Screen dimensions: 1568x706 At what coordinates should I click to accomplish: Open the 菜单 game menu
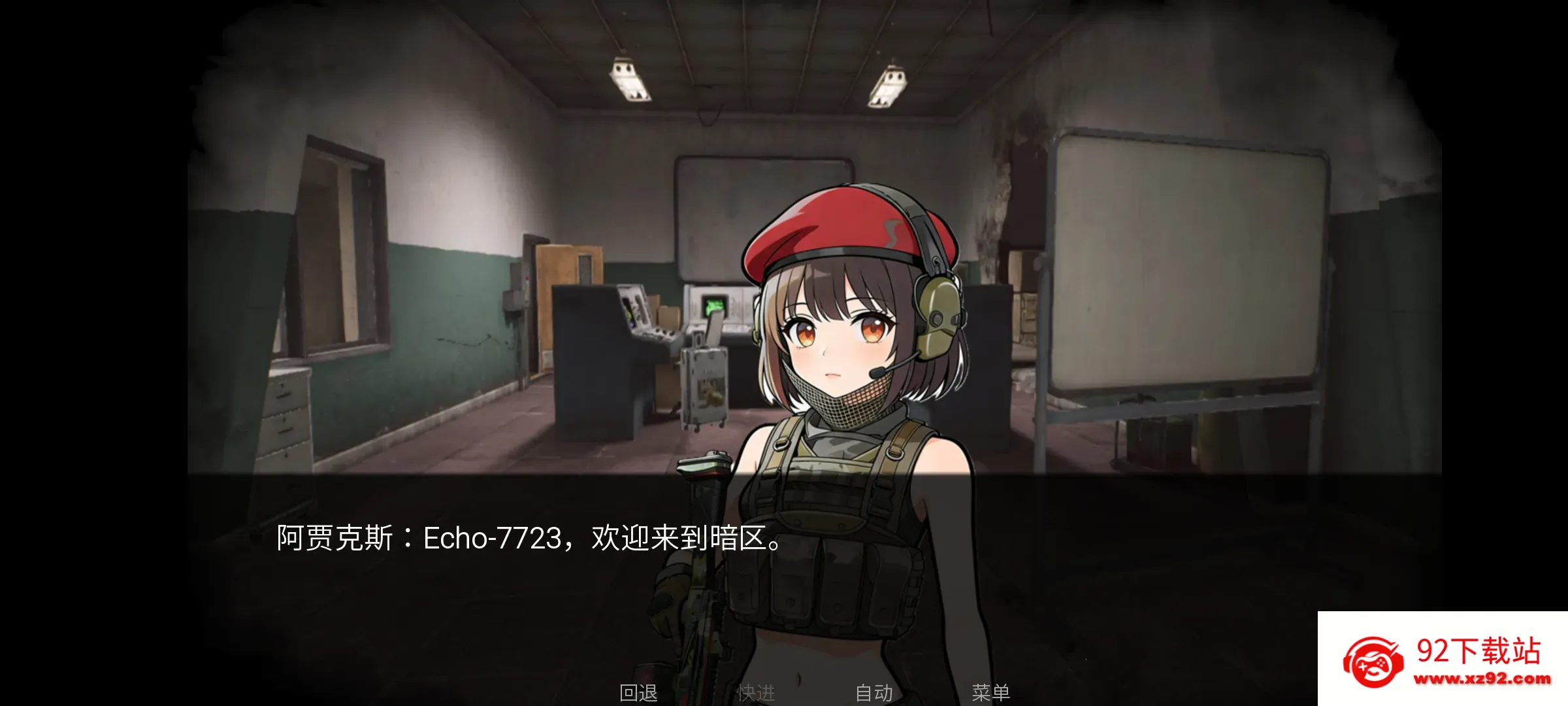pos(990,692)
